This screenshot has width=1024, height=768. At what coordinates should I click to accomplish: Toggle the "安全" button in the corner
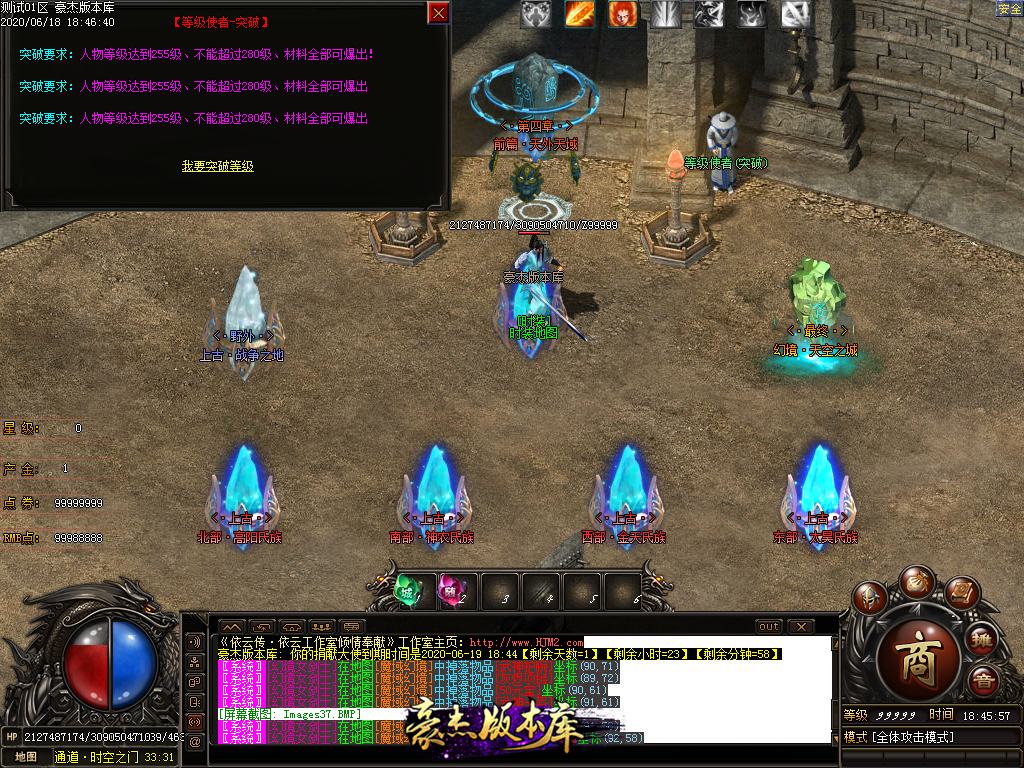1009,9
